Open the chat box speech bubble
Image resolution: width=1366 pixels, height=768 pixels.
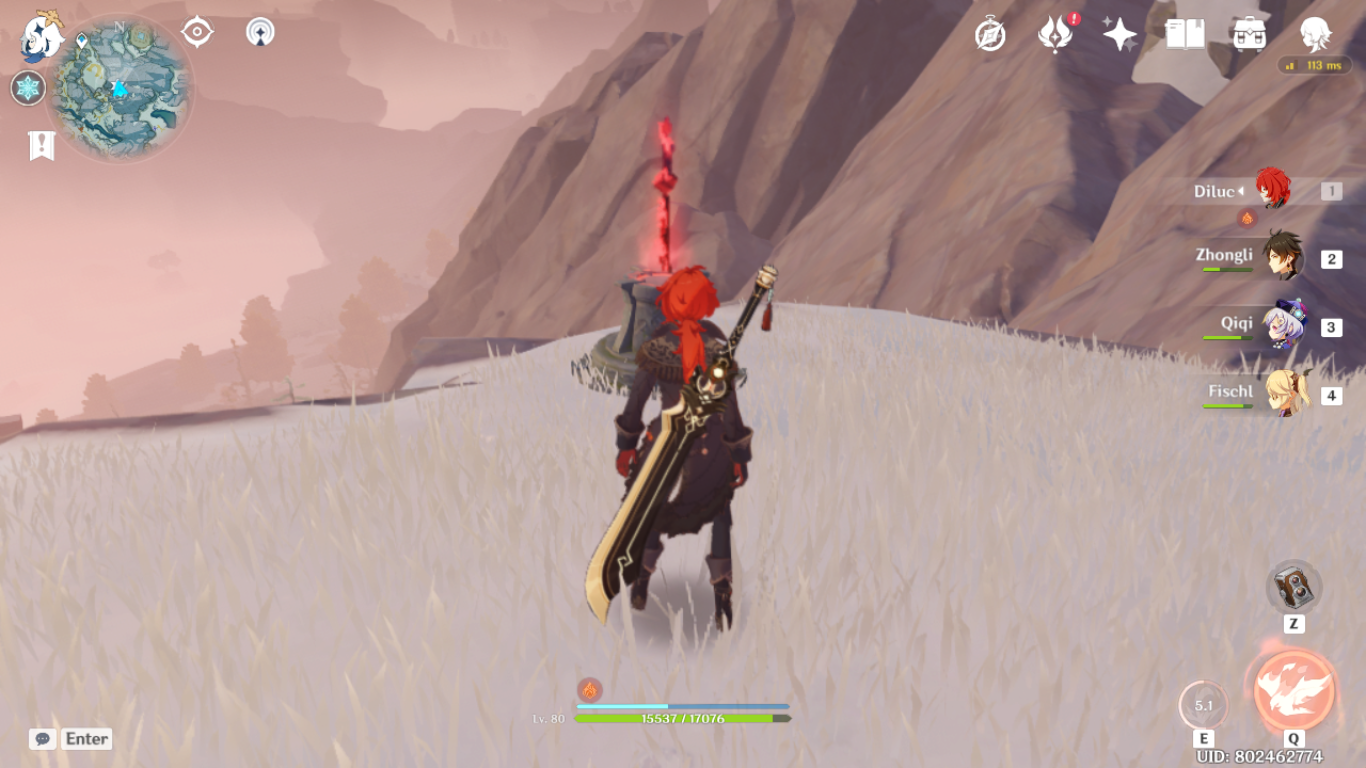(x=42, y=739)
